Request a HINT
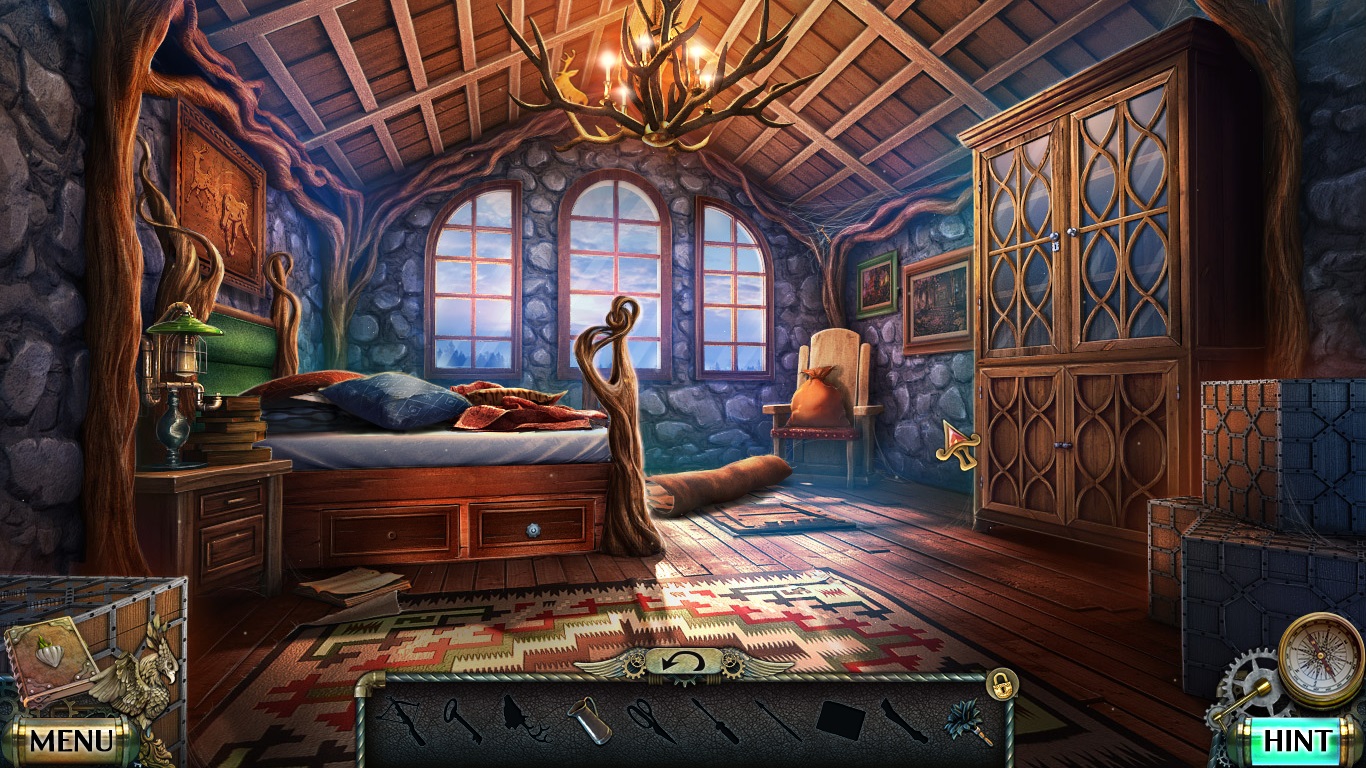 click(x=1297, y=742)
